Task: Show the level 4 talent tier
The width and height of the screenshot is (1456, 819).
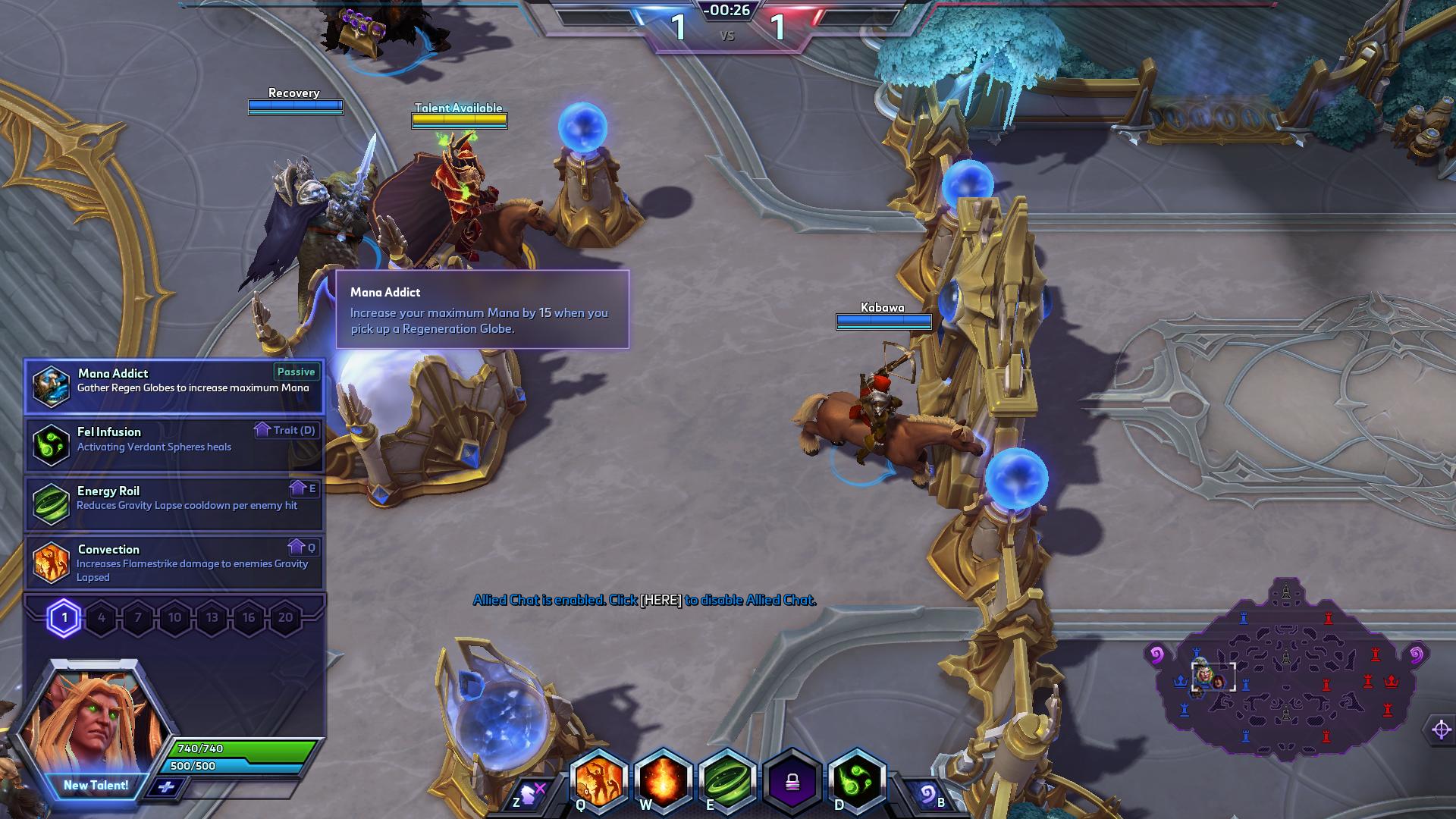Action: pos(102,618)
